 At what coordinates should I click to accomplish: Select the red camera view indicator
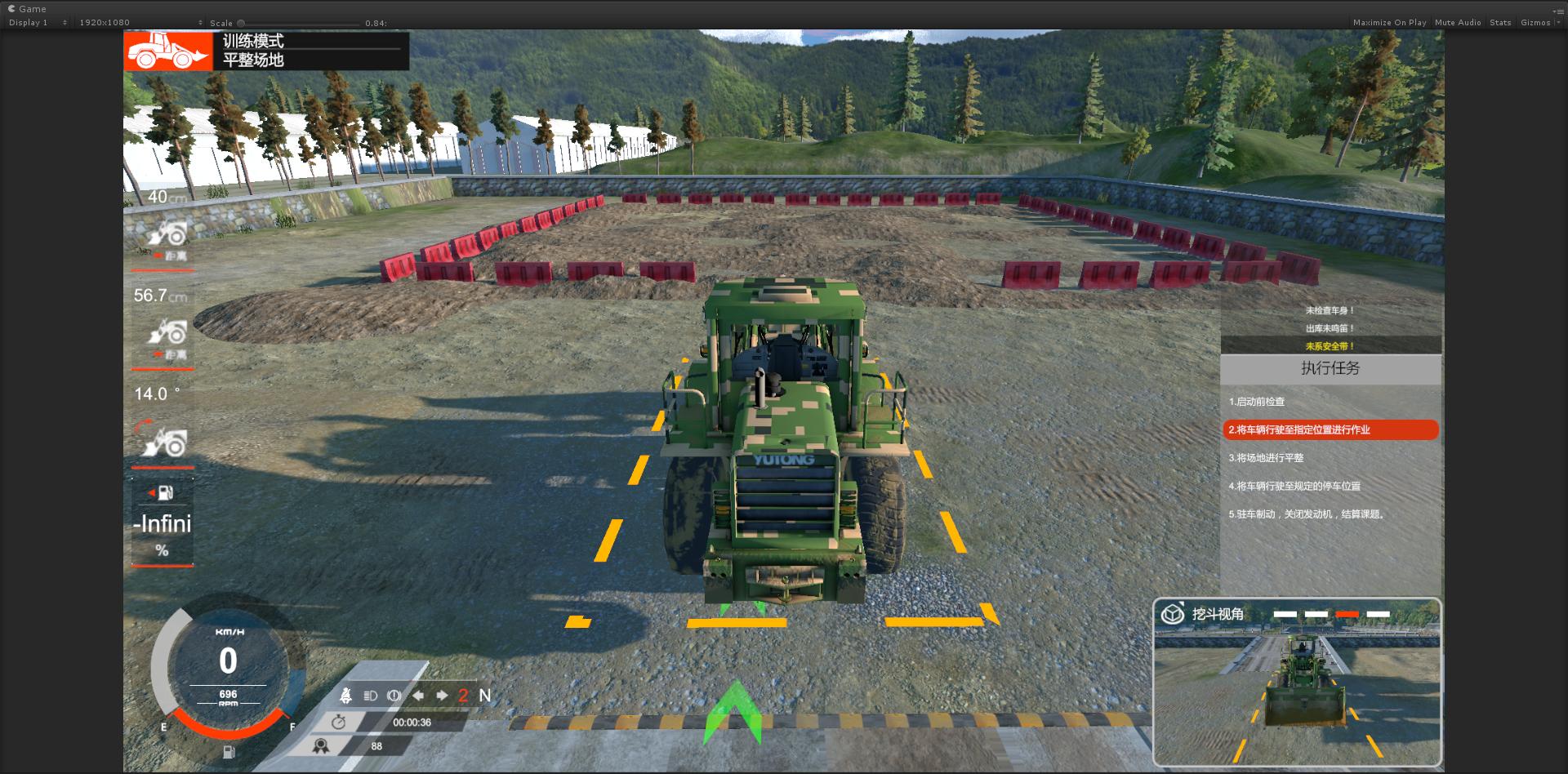[x=1347, y=614]
